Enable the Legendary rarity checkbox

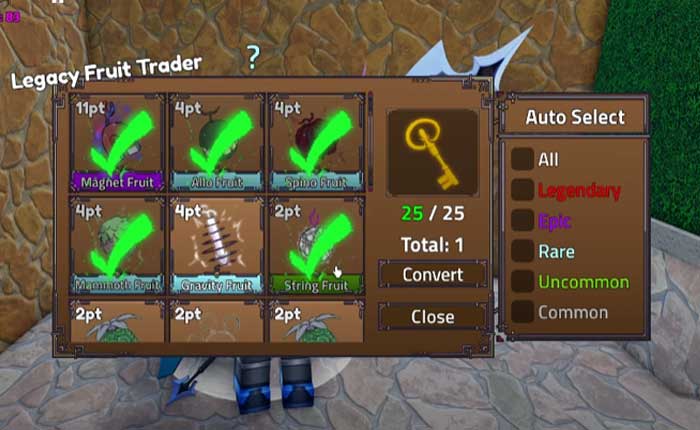coord(522,190)
